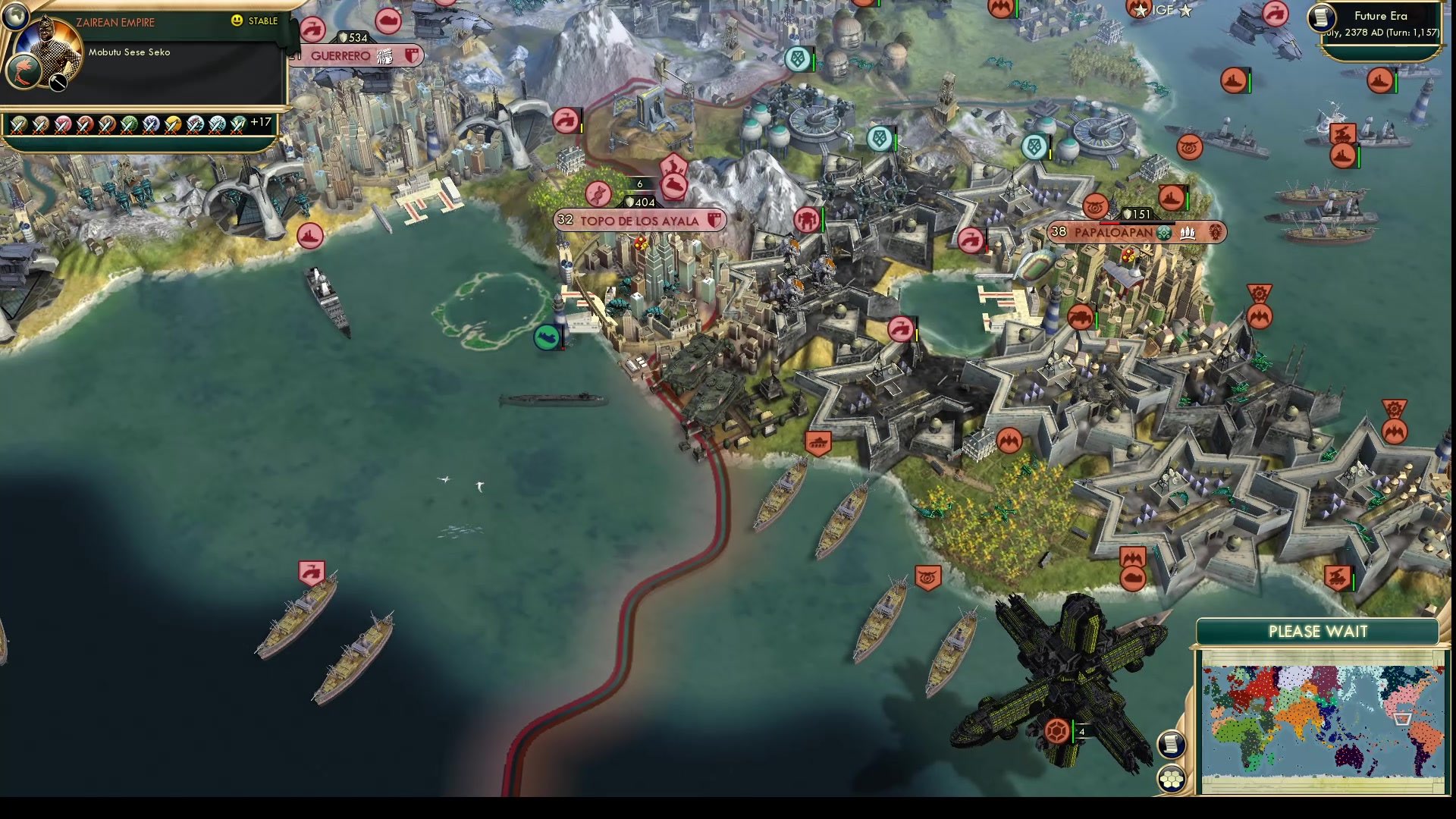Click Papaloapan's city banner shield emblem
The width and height of the screenshot is (1456, 819).
point(1214,233)
